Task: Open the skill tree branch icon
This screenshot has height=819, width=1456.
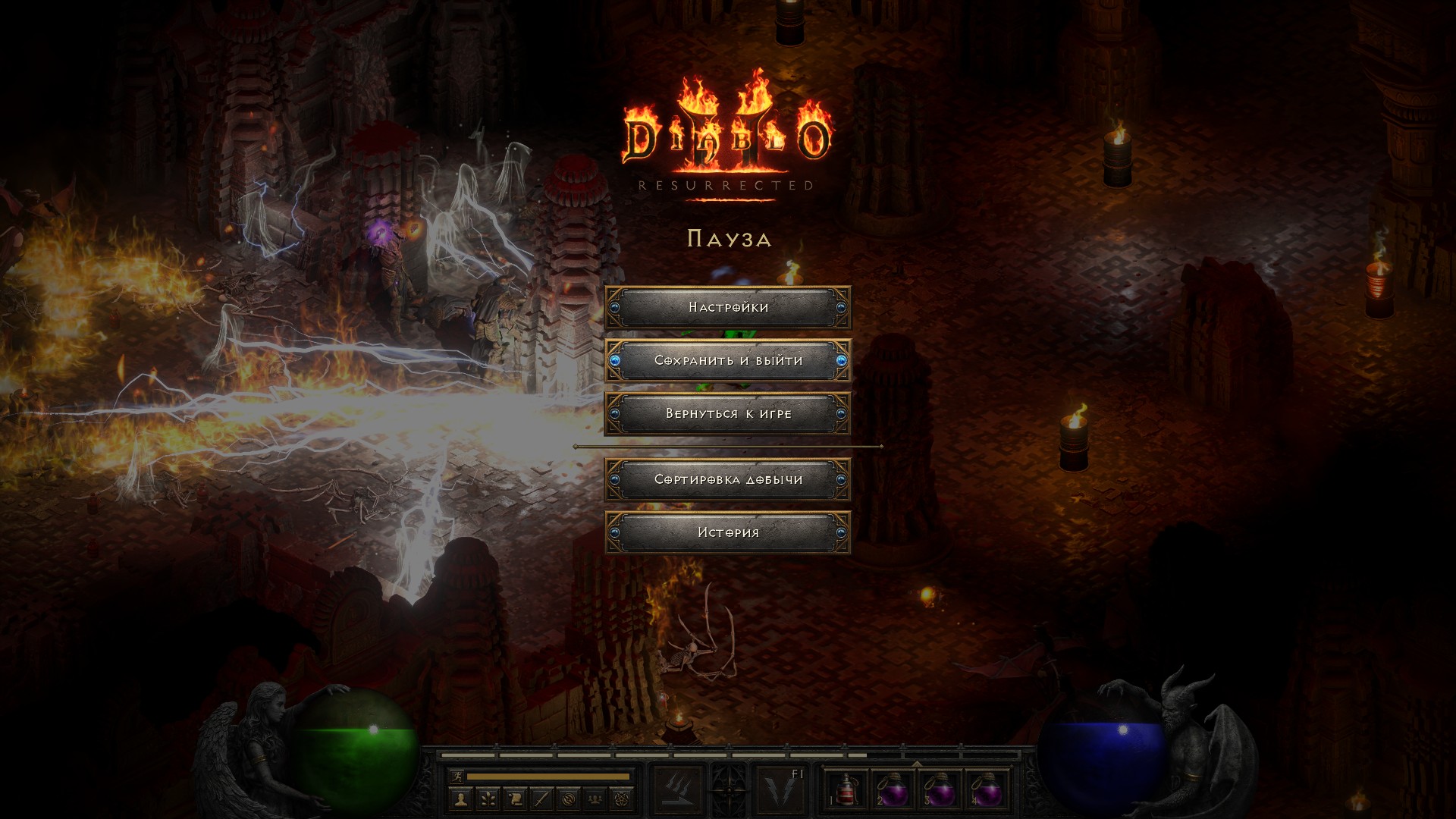Action: click(x=488, y=799)
